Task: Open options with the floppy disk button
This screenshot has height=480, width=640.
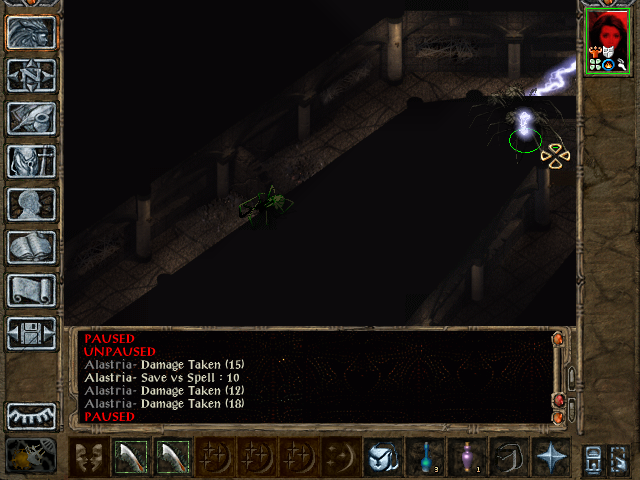Action: click(31, 332)
